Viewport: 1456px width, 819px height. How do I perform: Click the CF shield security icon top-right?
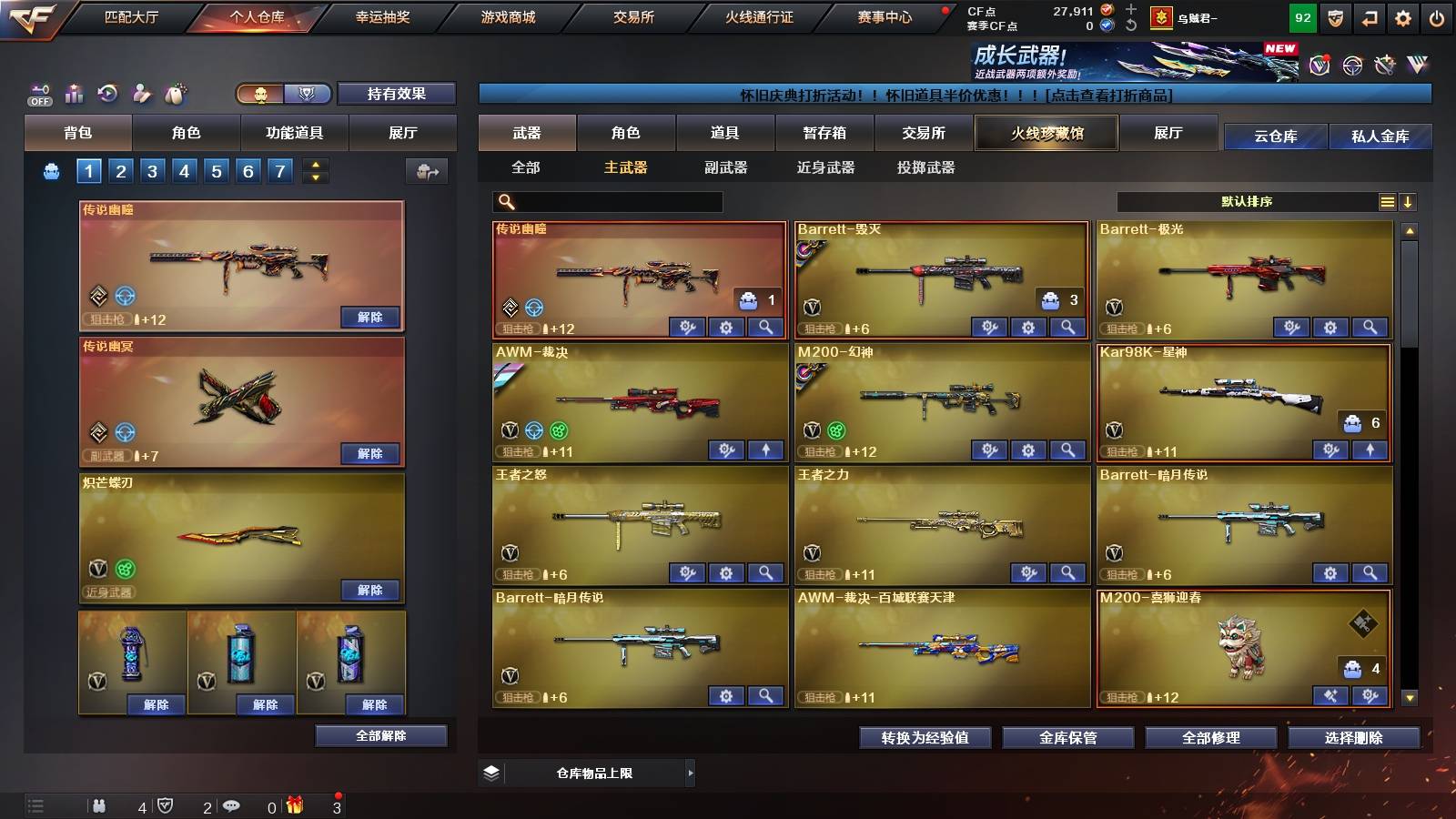(x=1334, y=16)
